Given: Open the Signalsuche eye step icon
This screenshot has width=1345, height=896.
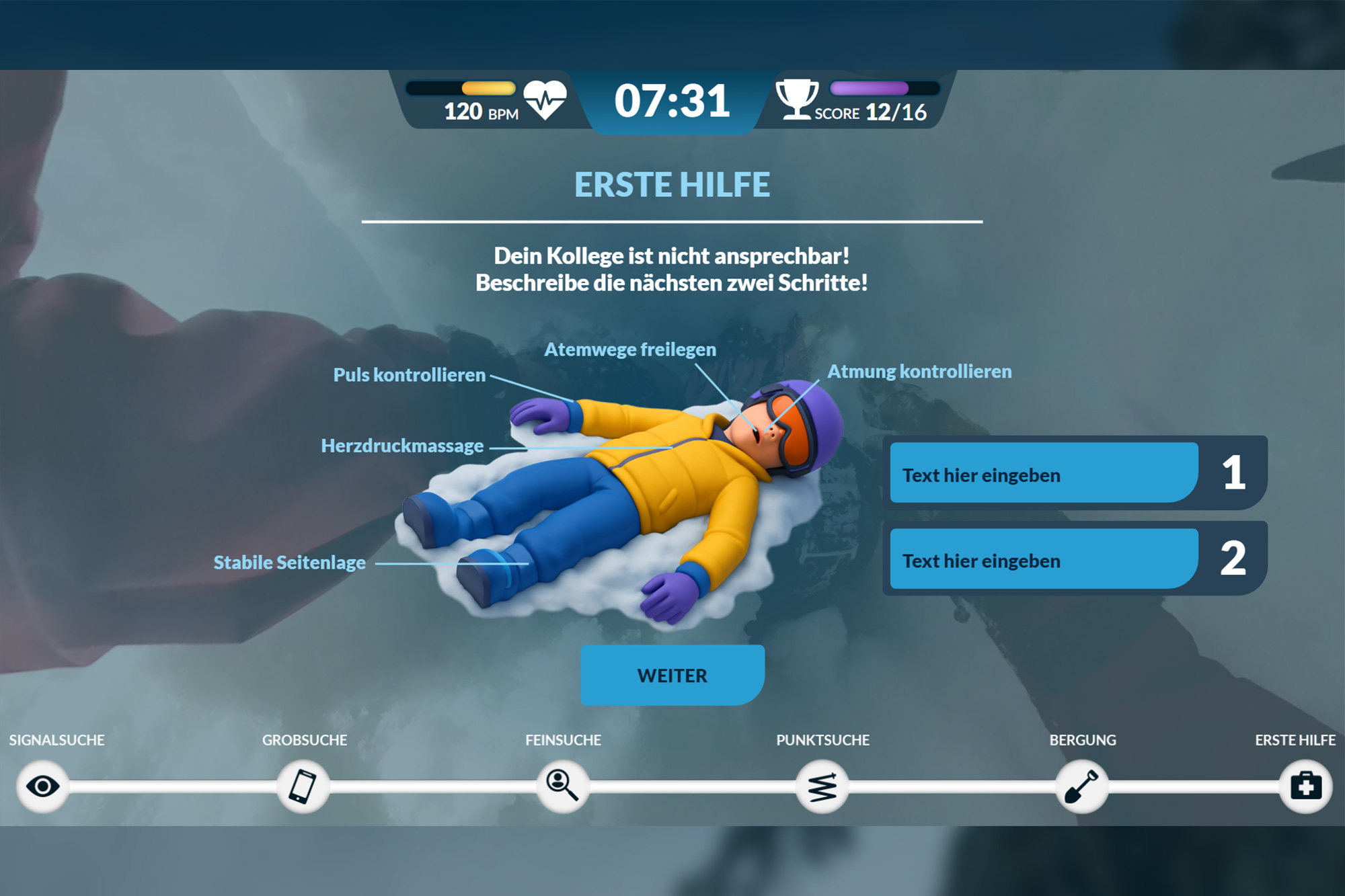Looking at the screenshot, I should [42, 786].
